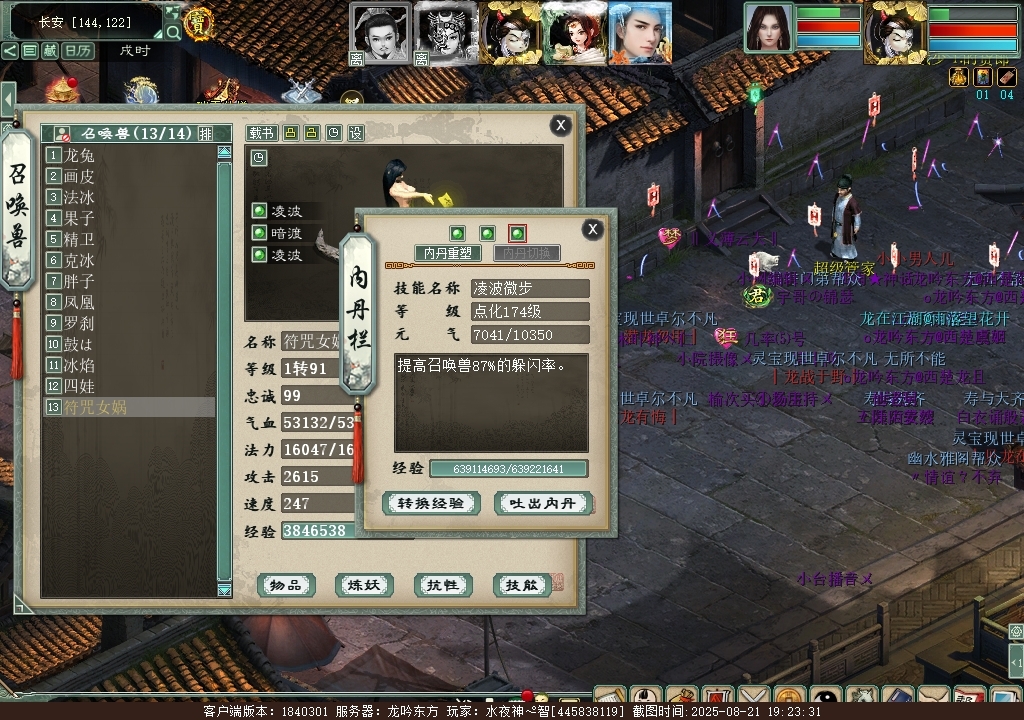Screen dimensions: 1024x720
Task: Click the 吐出内丹 spit out pill button
Action: click(544, 504)
